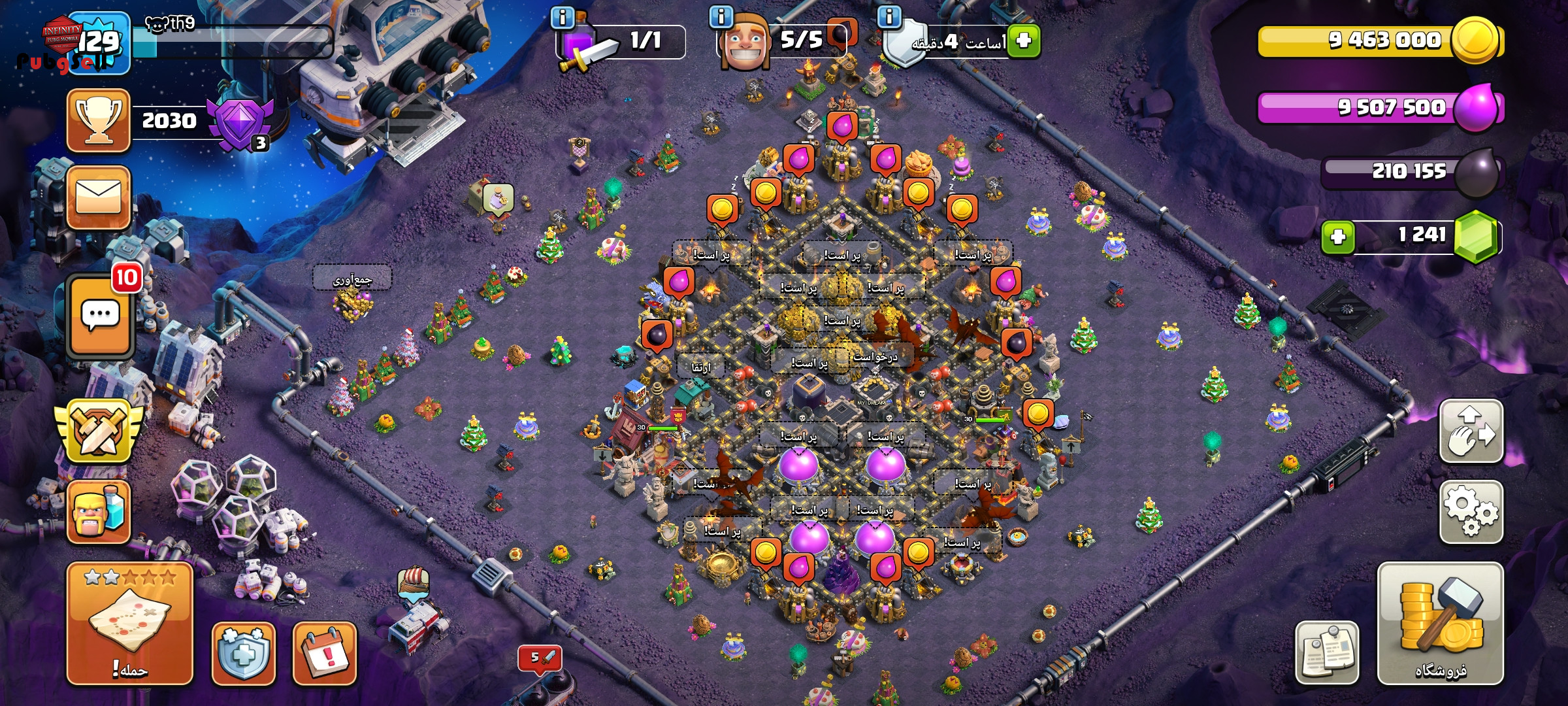View the trophy league panel
The image size is (1568, 706).
(x=99, y=121)
